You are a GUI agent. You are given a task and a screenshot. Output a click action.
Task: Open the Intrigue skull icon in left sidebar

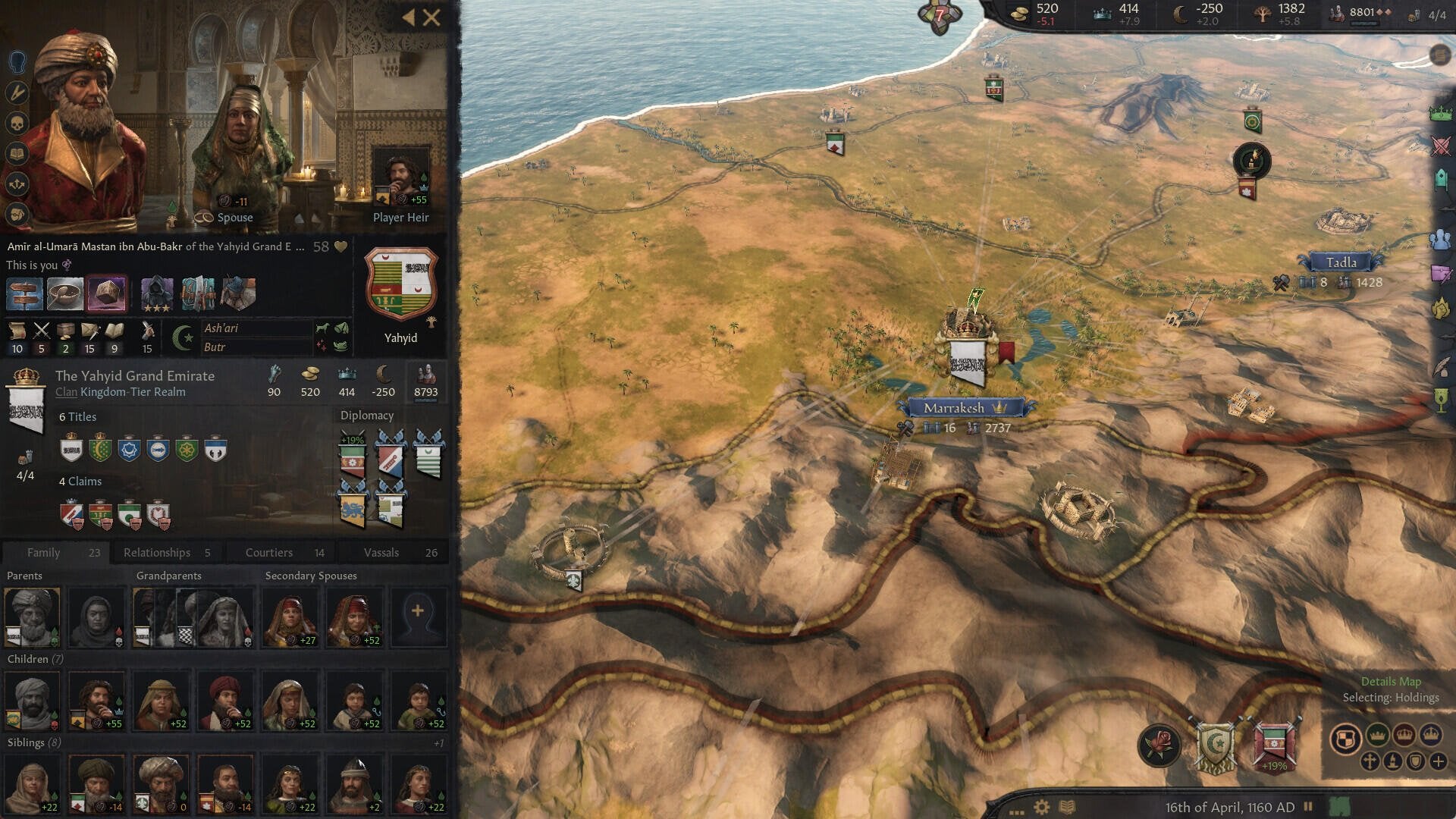pyautogui.click(x=16, y=121)
